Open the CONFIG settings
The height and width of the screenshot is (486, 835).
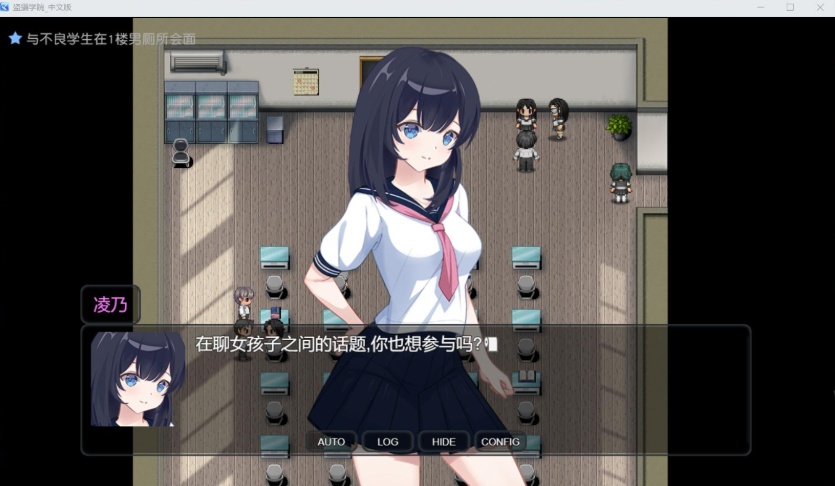pyautogui.click(x=500, y=442)
